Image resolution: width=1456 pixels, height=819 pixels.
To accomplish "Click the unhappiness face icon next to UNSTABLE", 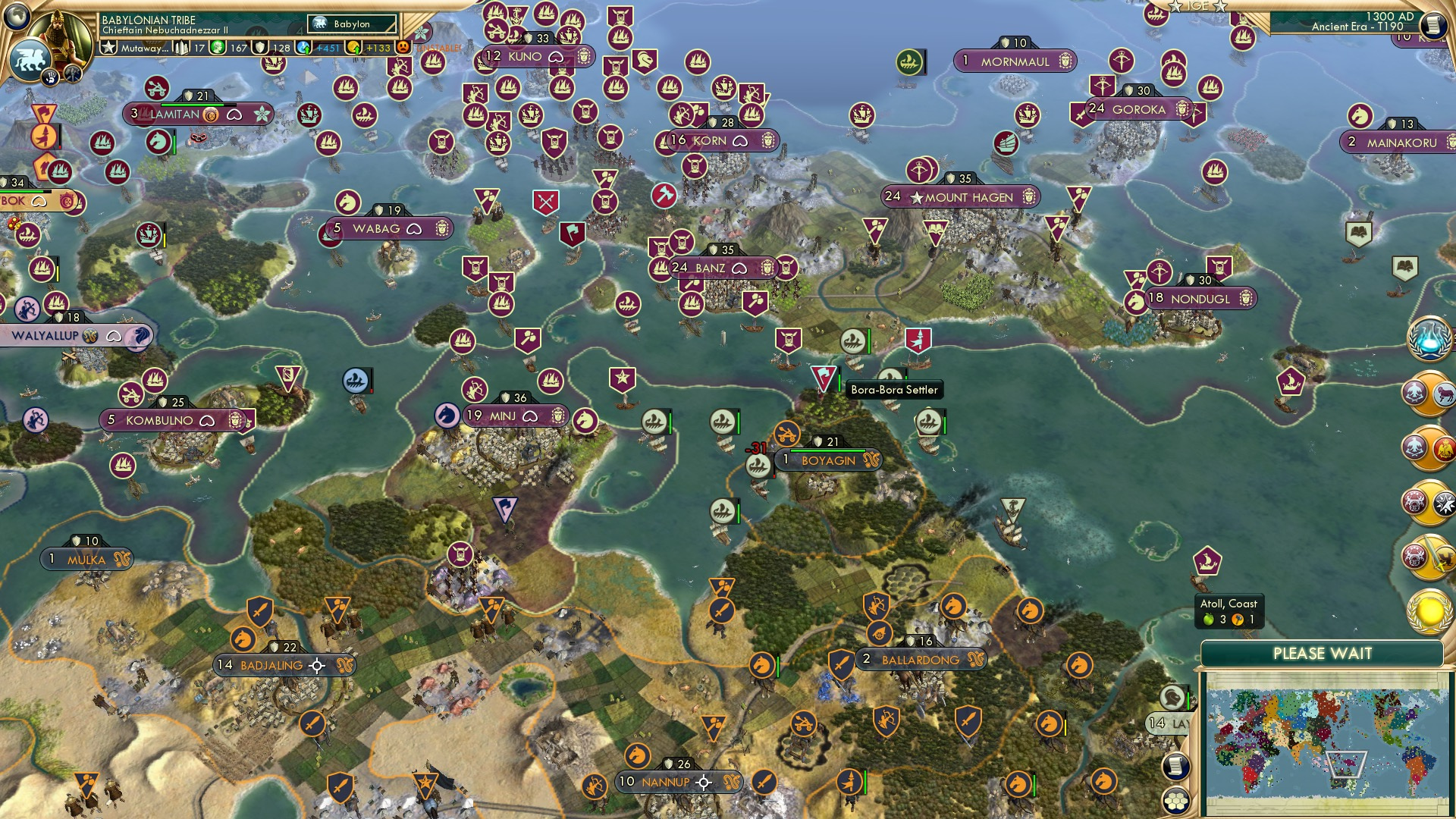I will tap(404, 48).
